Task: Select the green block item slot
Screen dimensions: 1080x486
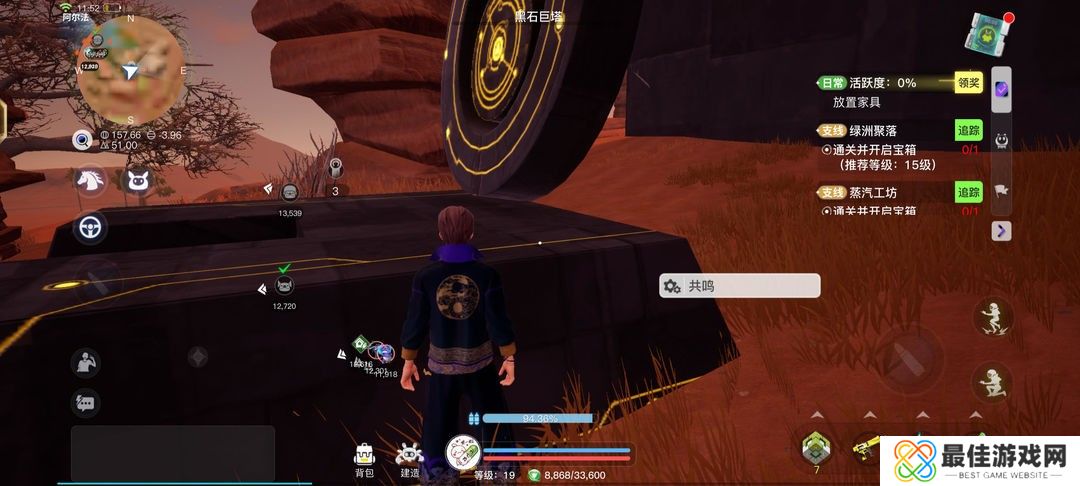Action: [816, 446]
